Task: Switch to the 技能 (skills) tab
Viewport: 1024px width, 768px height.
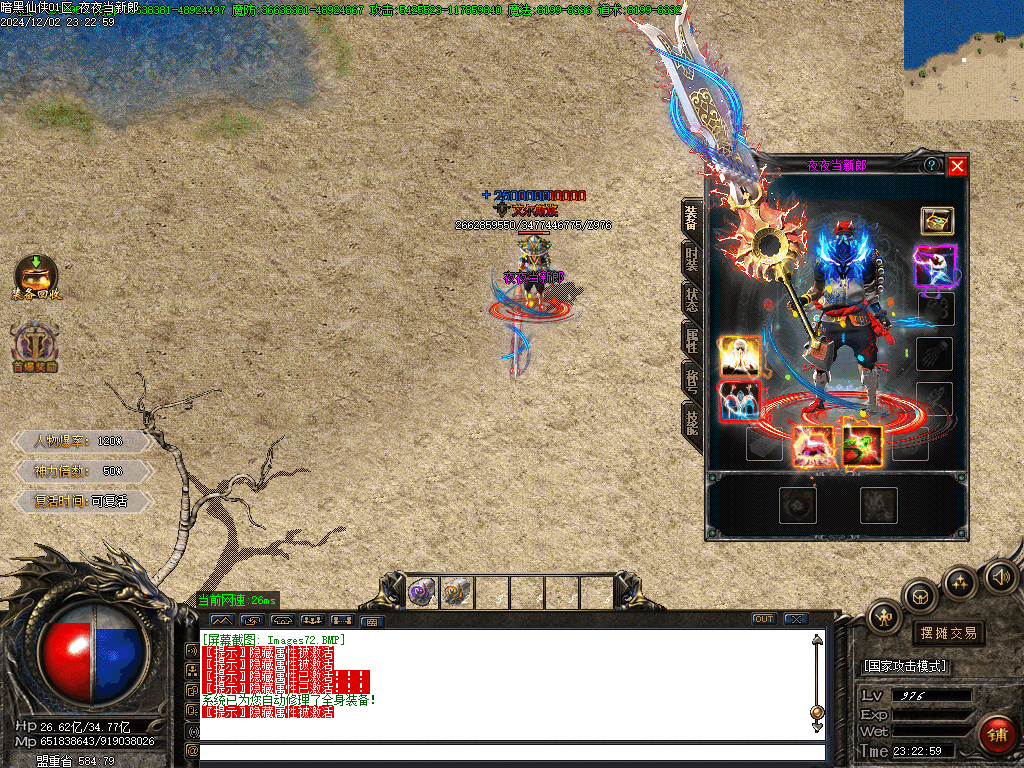Action: pyautogui.click(x=692, y=420)
